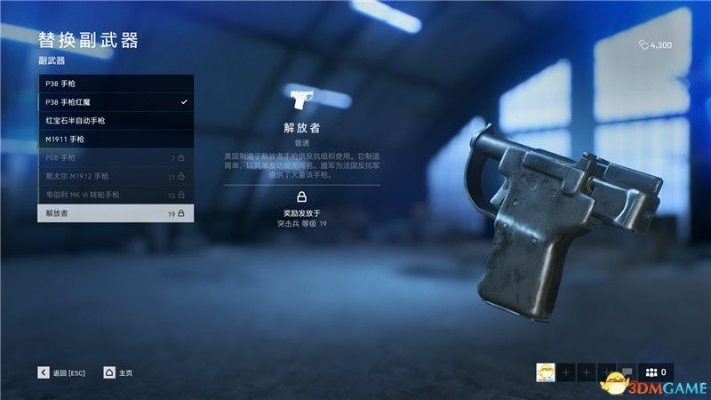This screenshot has height=400, width=711.
Task: Open the chat bubble icon
Action: click(x=627, y=372)
